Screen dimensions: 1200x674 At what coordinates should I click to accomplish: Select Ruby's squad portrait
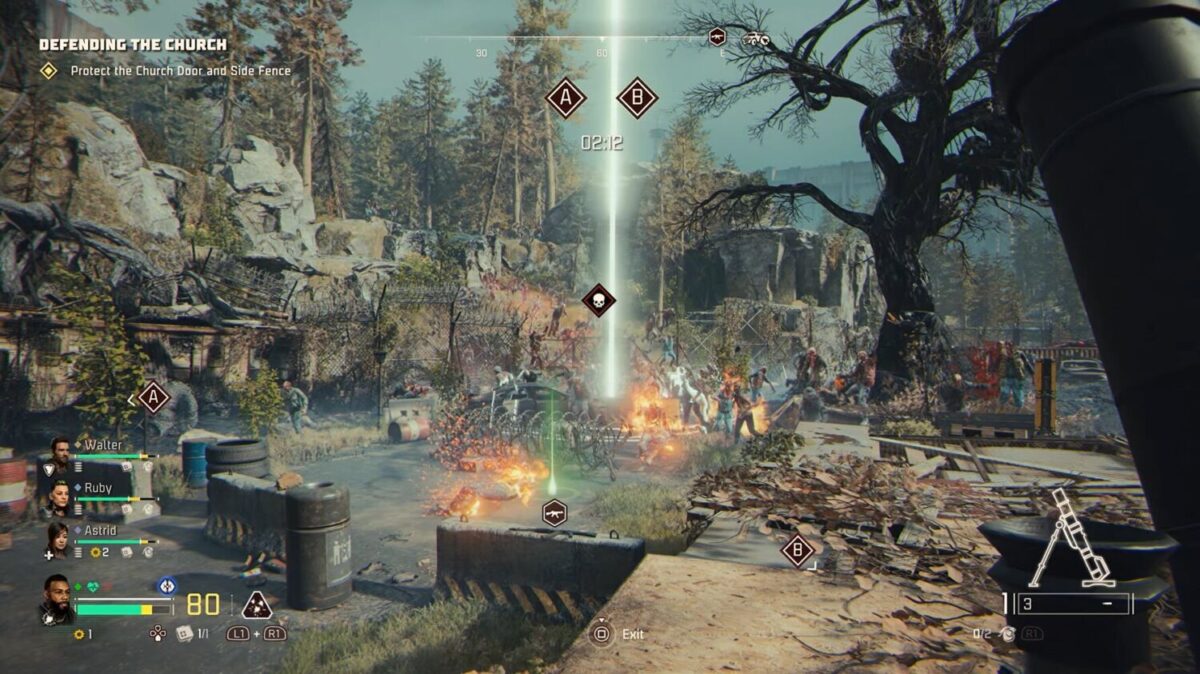59,496
